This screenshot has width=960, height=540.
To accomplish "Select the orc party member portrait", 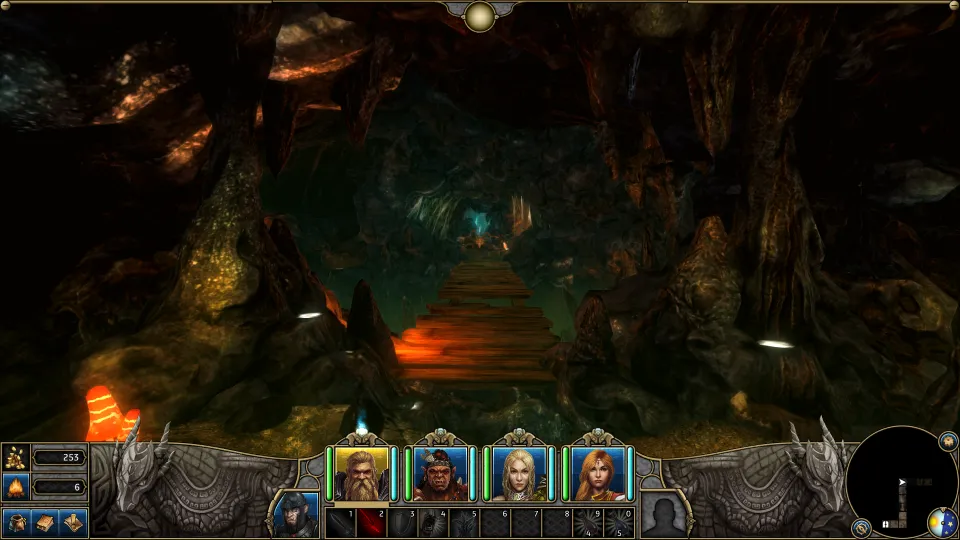I will 441,473.
